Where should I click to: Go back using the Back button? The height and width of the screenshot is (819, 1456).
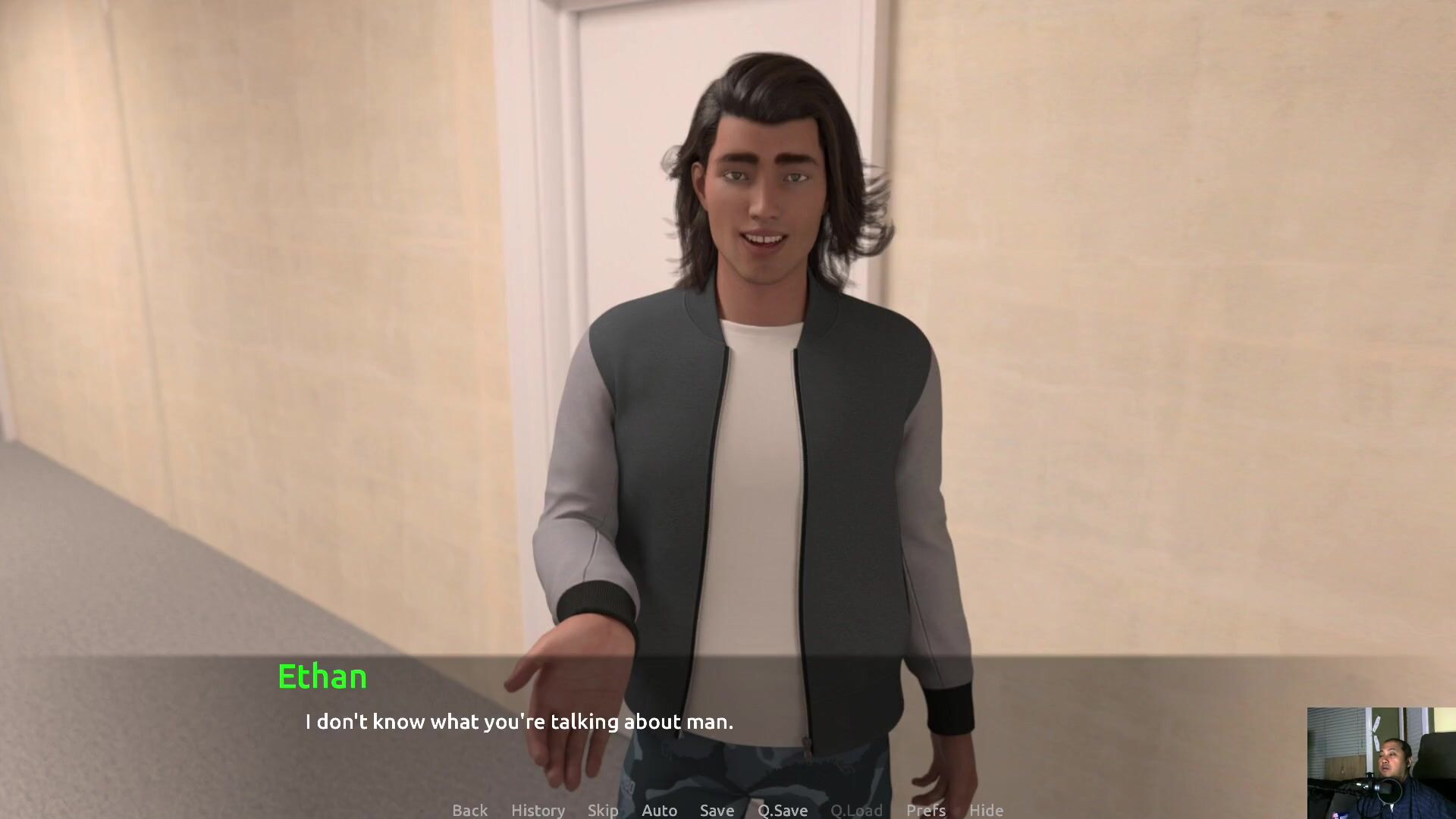469,810
